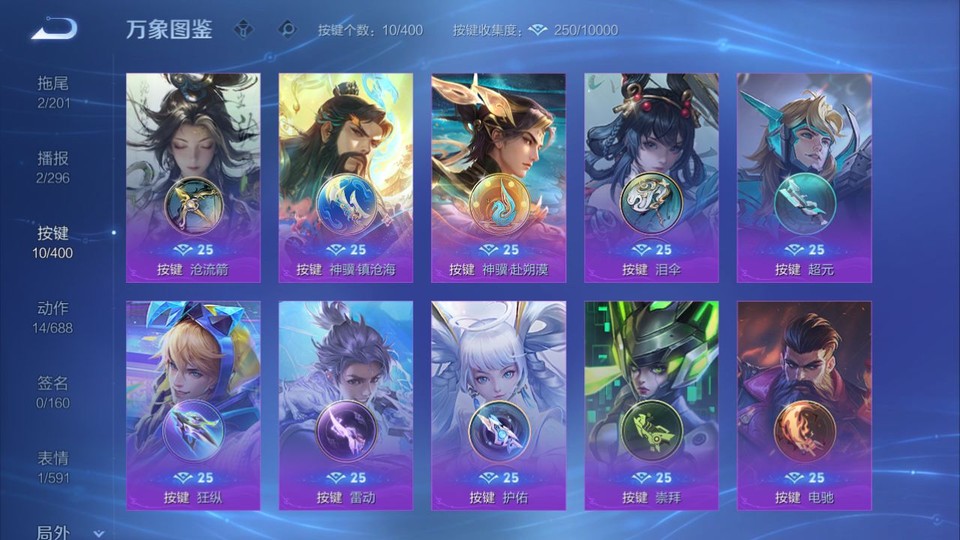Open the filter icon beside 万象图鉴
The image size is (960, 540).
click(243, 30)
